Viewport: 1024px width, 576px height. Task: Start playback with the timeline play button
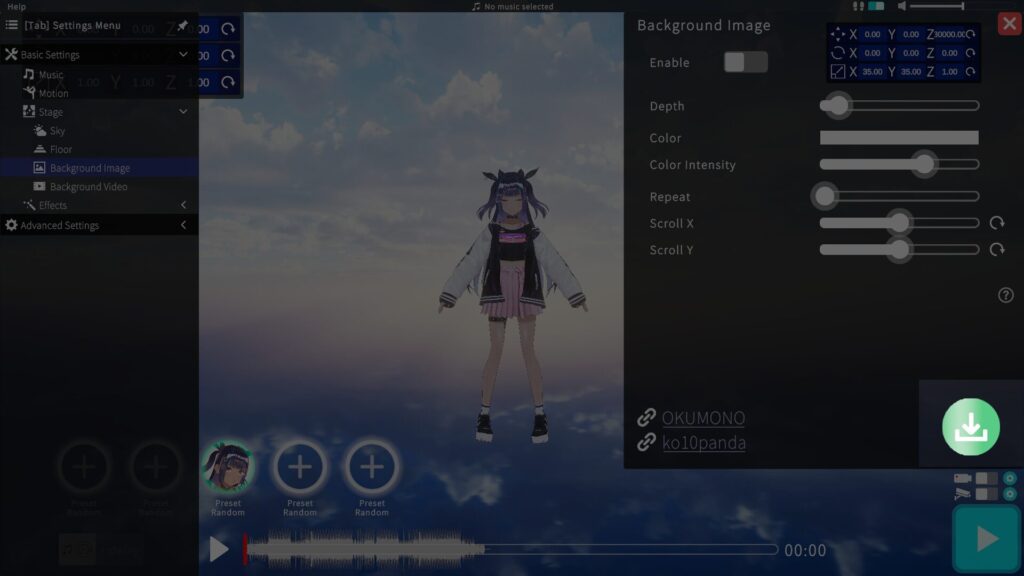219,549
